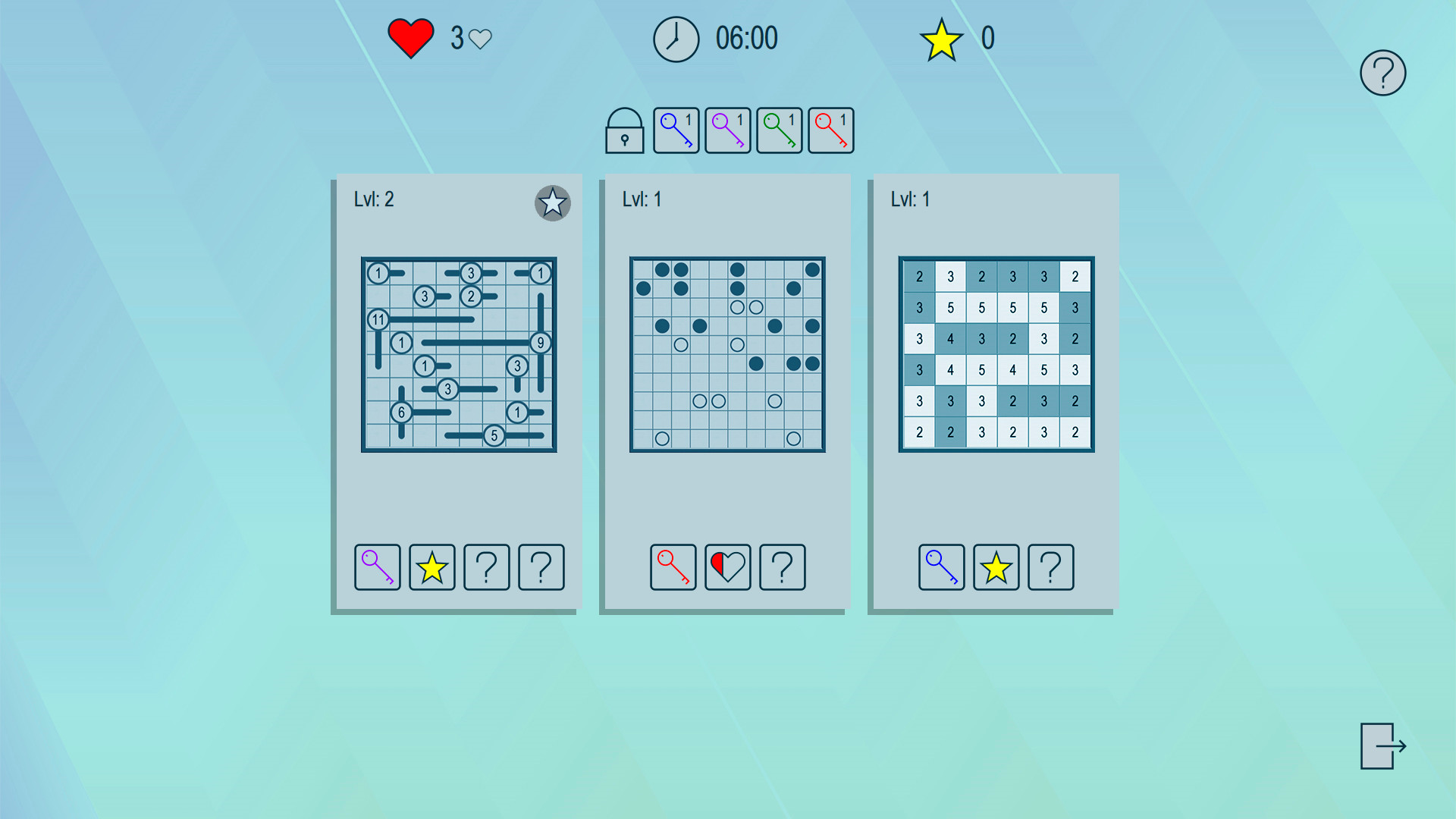This screenshot has width=1456, height=819.
Task: Click the star hint under the Lvl 2 puzzle
Action: tap(431, 567)
